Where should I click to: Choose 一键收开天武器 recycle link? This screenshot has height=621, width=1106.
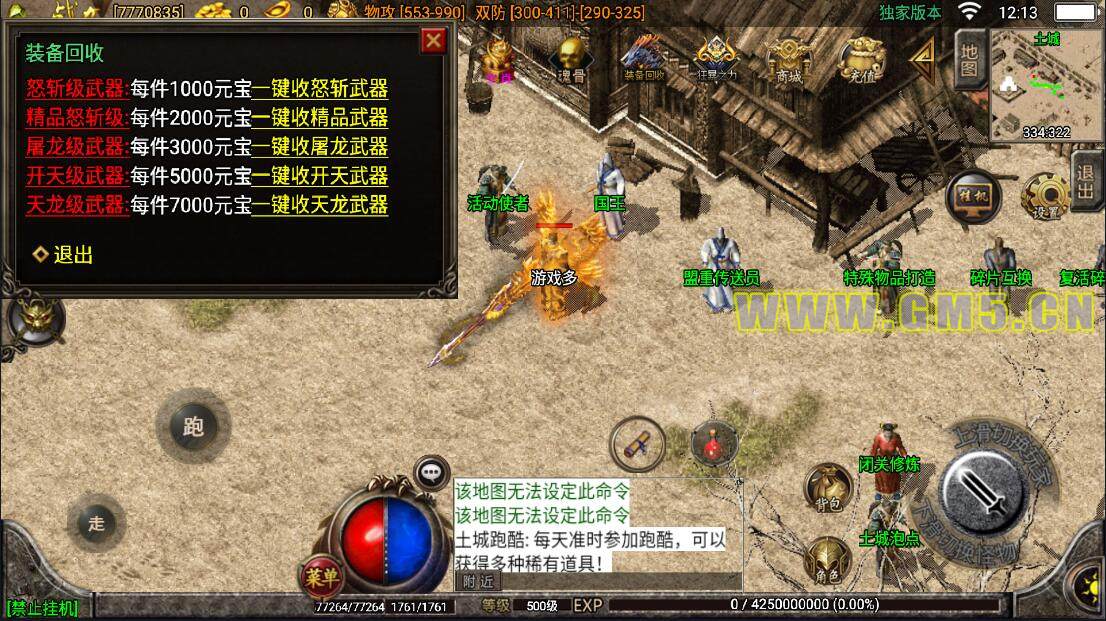(319, 176)
